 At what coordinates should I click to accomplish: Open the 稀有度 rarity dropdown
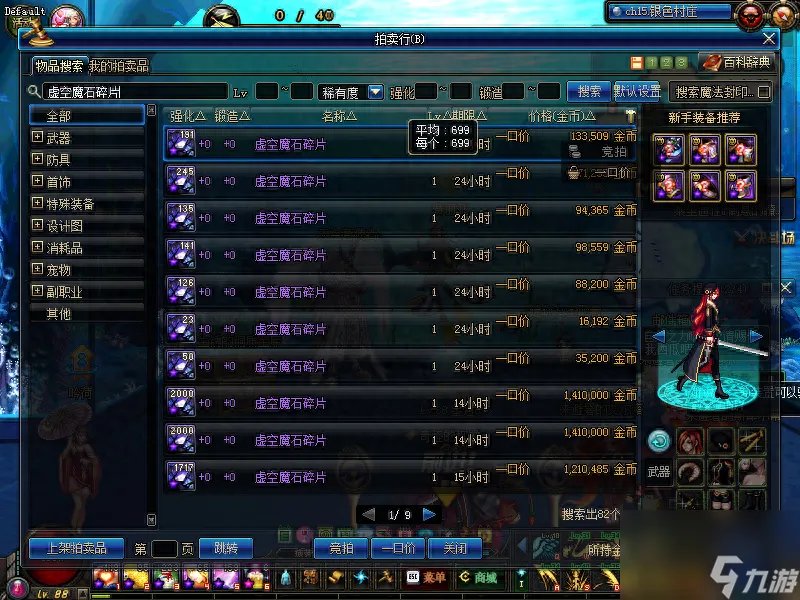(x=376, y=92)
